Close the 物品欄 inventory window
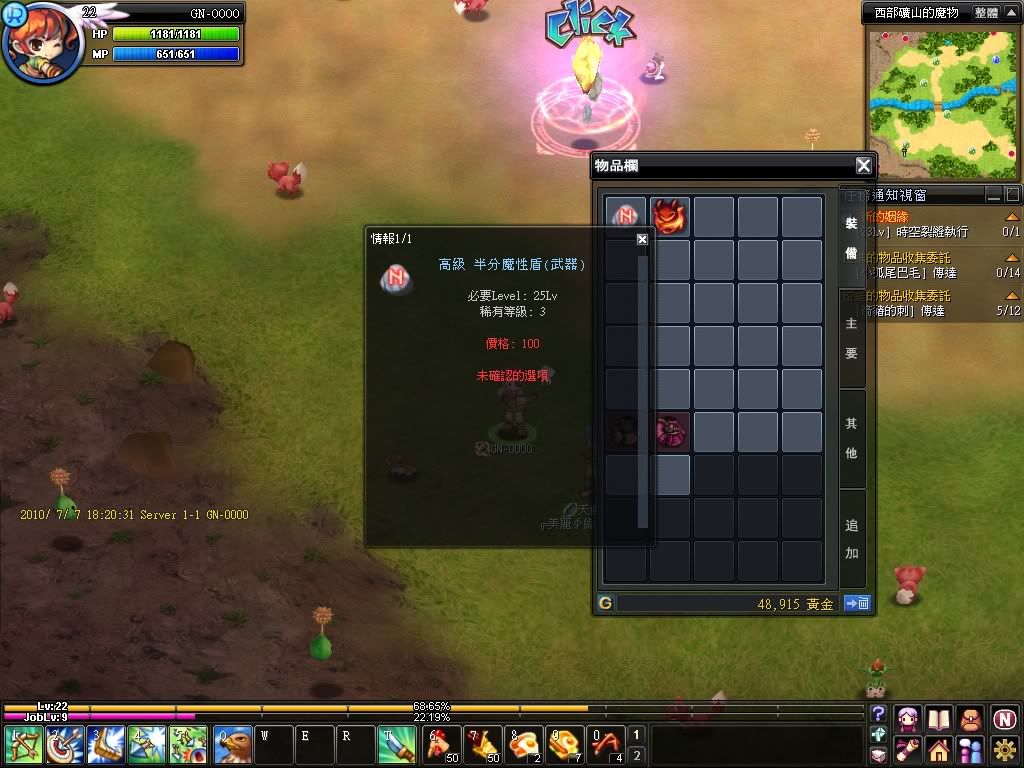The width and height of the screenshot is (1024, 768). pyautogui.click(x=863, y=166)
